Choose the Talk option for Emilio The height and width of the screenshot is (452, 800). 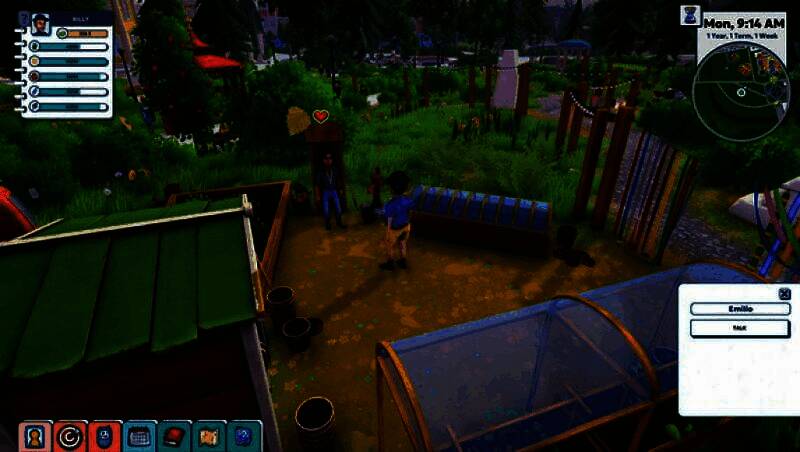tap(739, 328)
